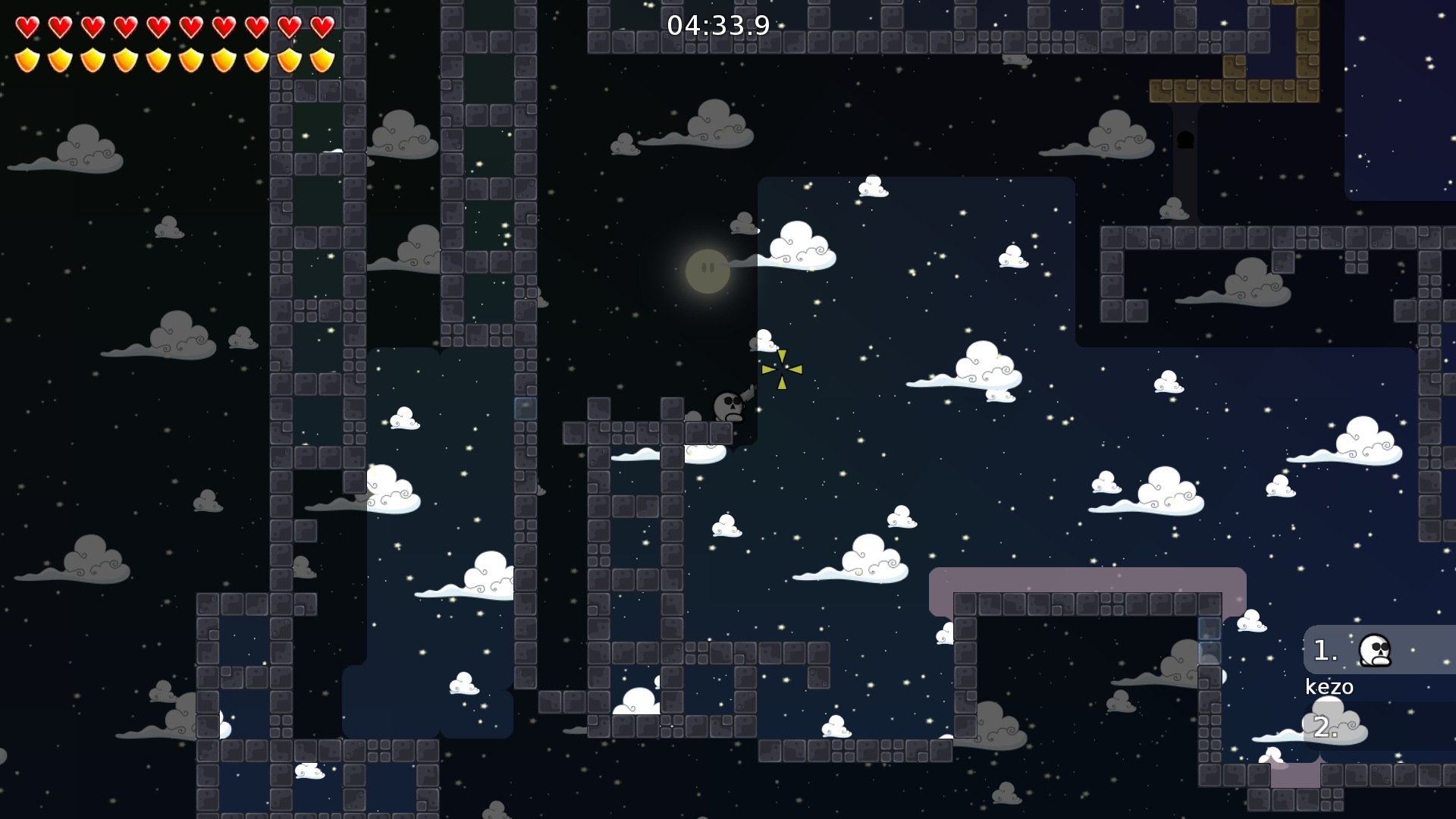Click the fifth heart in the health bar
The height and width of the screenshot is (819, 1456).
tap(158, 28)
